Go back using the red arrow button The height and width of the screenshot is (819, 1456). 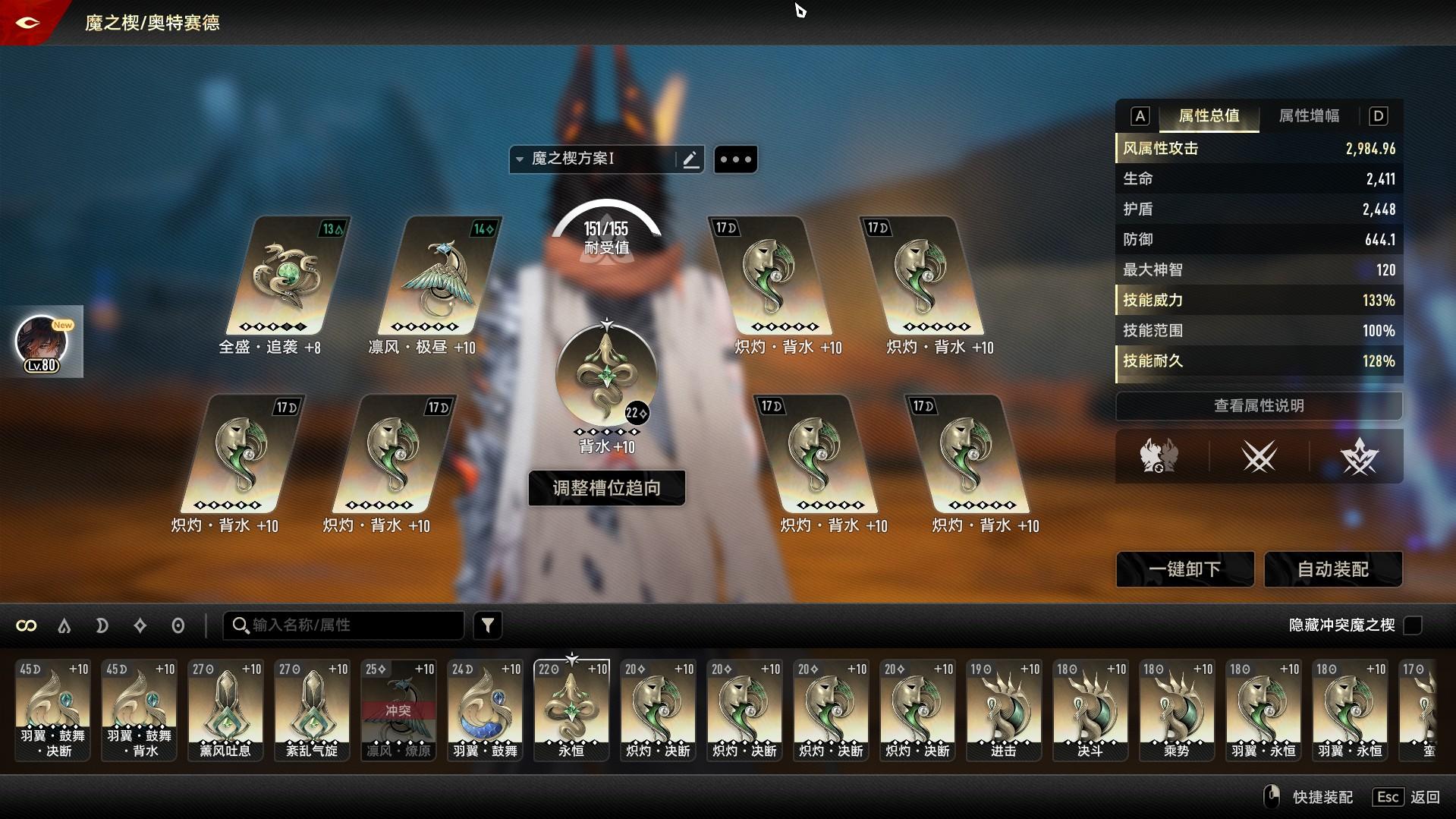tap(27, 23)
